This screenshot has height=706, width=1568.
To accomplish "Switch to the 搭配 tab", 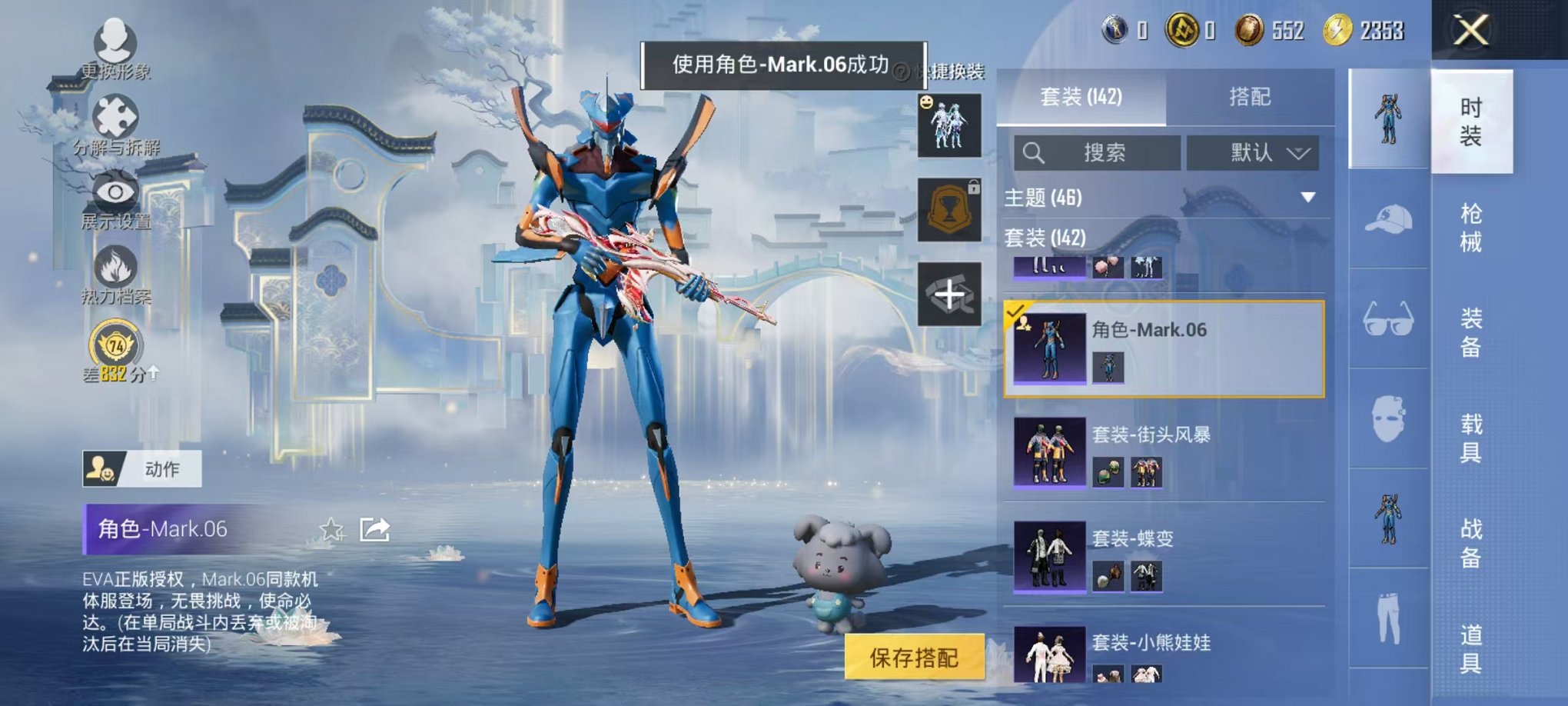I will (1248, 96).
